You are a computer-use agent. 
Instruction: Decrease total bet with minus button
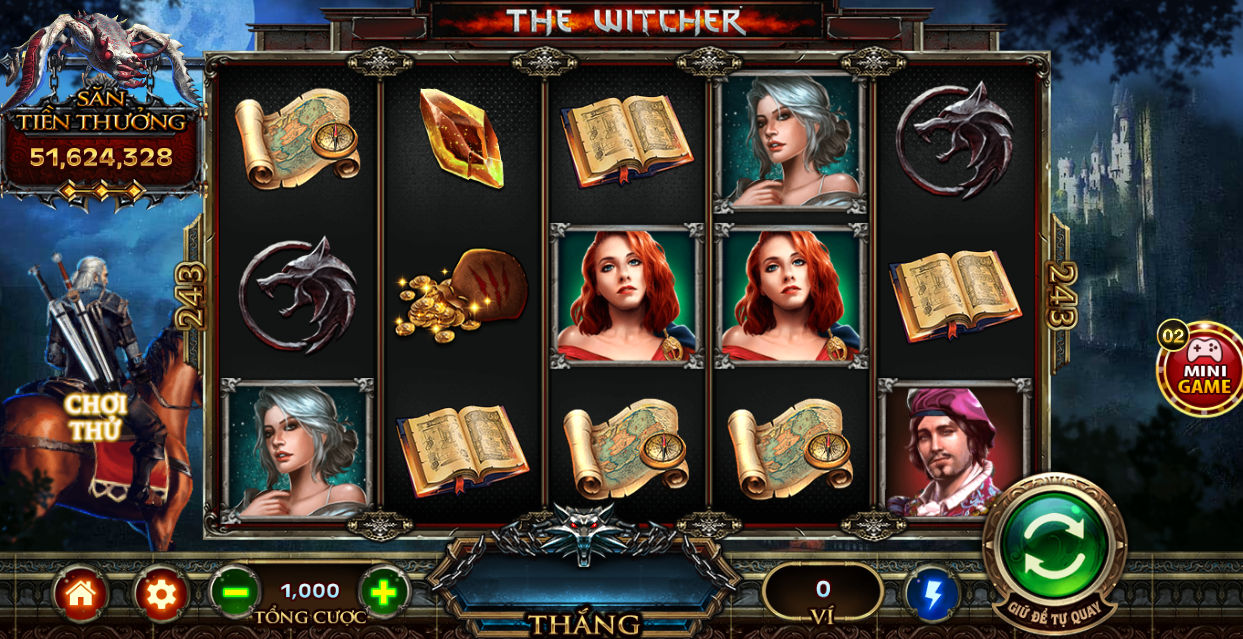click(x=236, y=593)
